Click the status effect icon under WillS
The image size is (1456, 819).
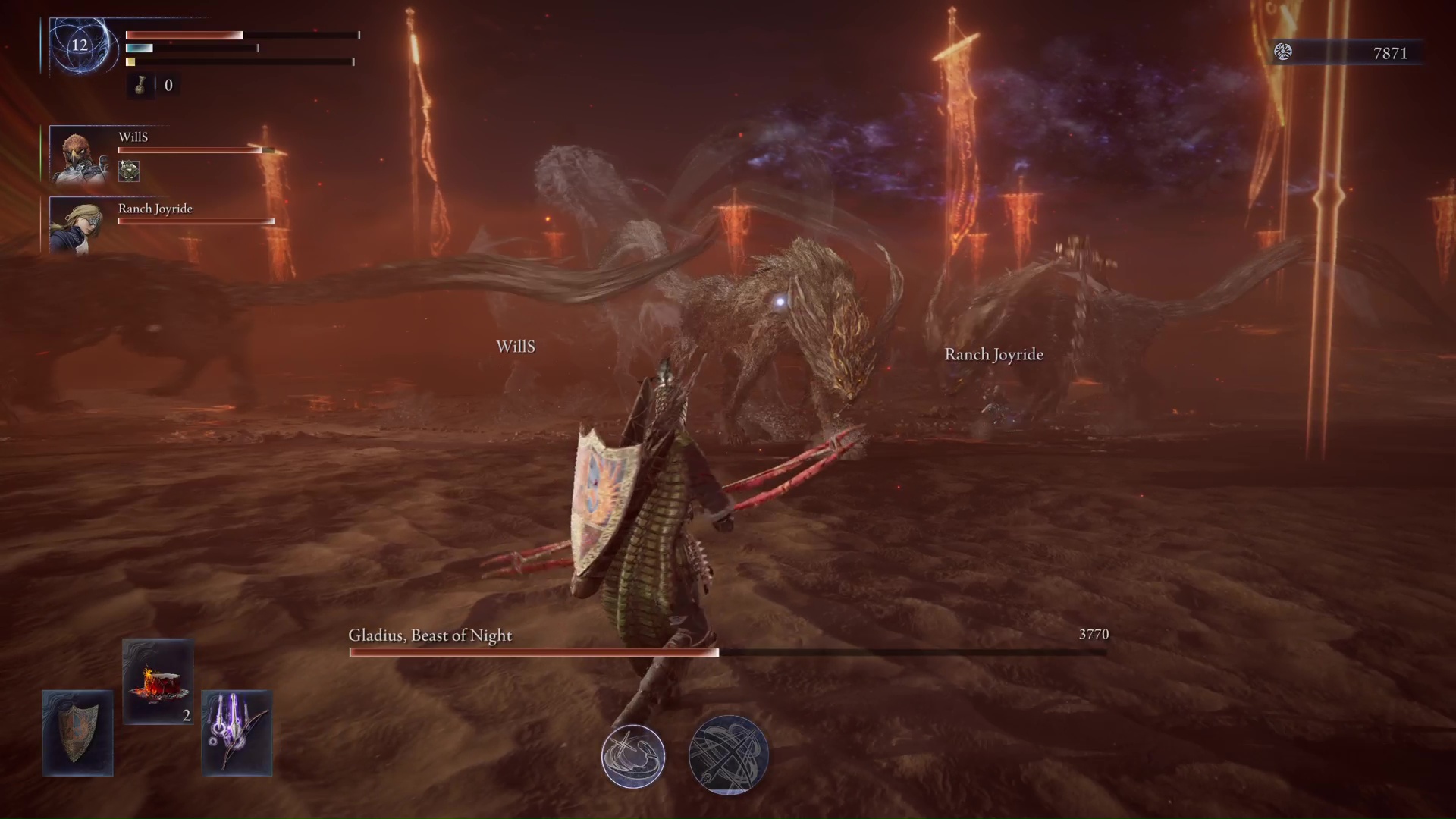[x=129, y=171]
